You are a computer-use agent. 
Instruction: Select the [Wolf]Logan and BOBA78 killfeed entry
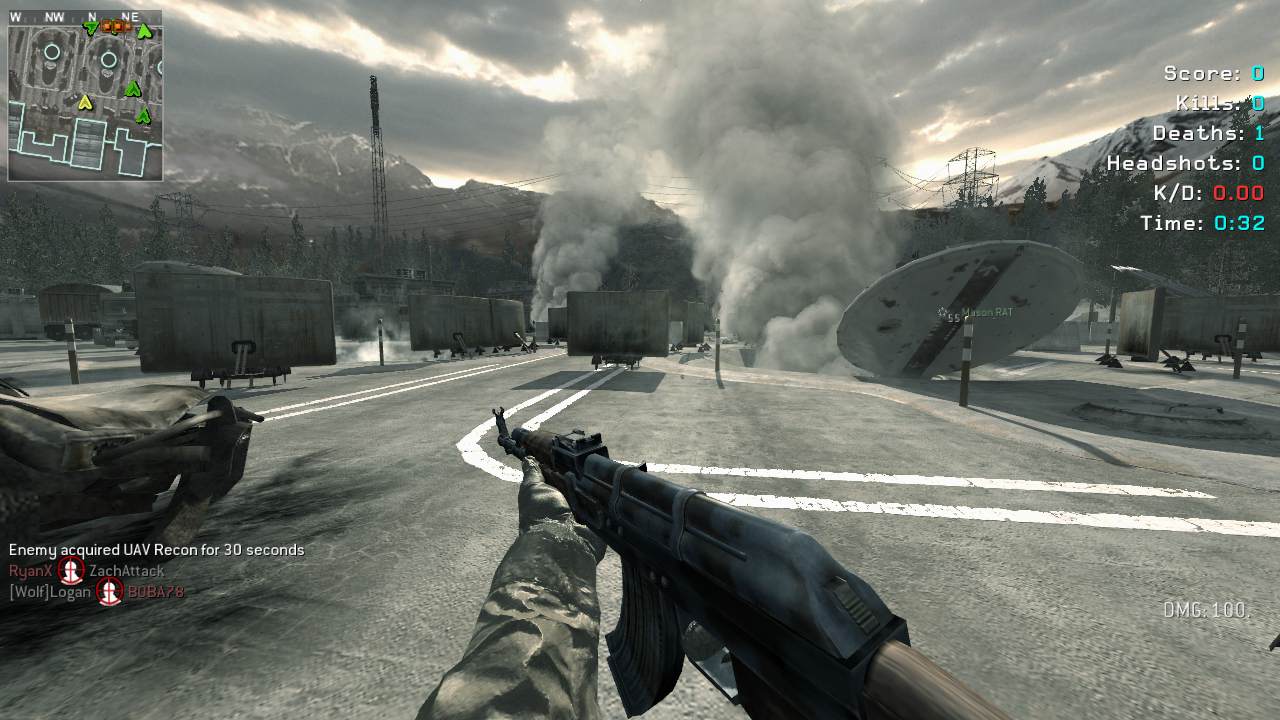click(97, 591)
